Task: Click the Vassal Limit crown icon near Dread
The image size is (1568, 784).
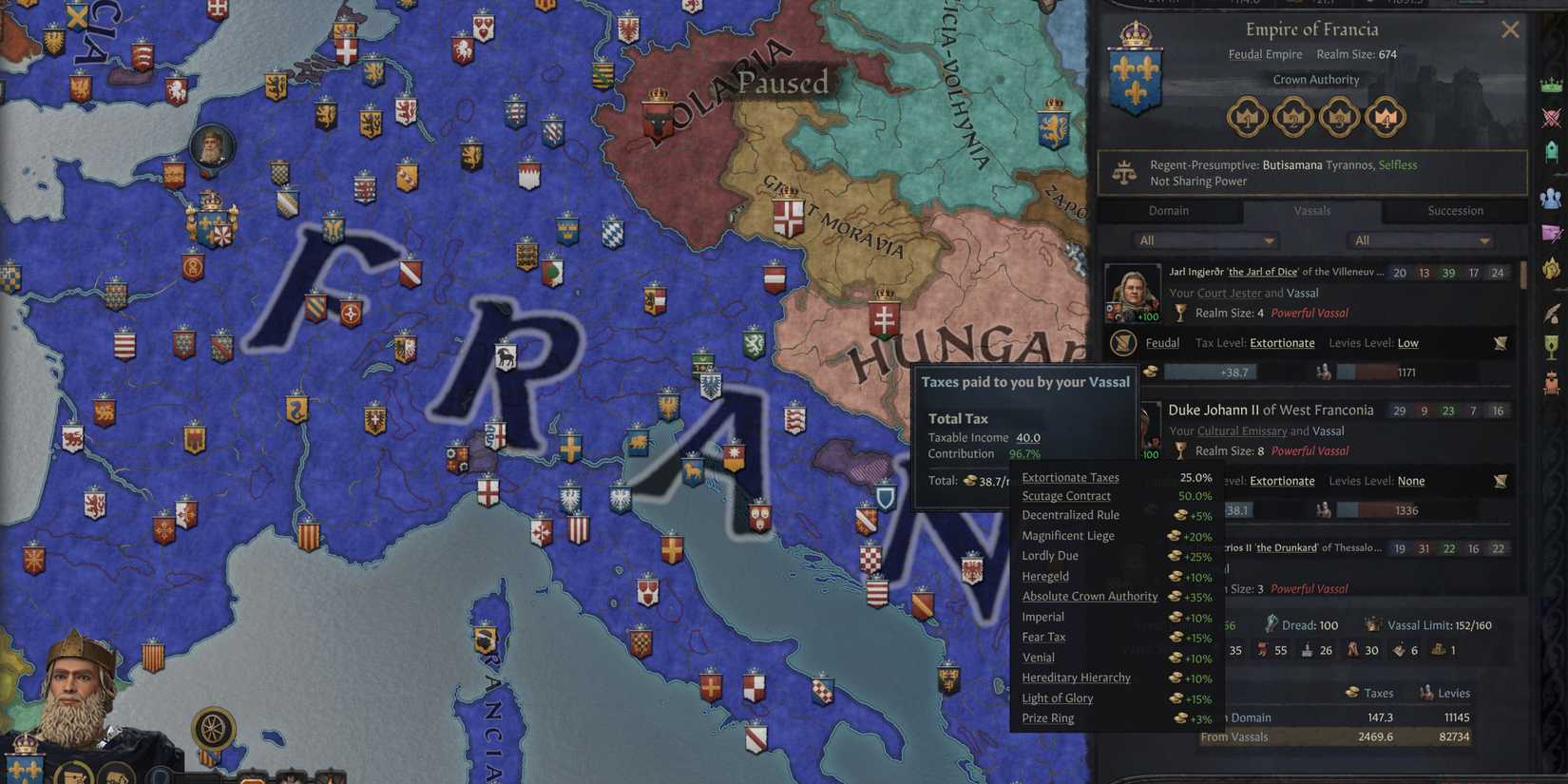Action: coord(1372,625)
